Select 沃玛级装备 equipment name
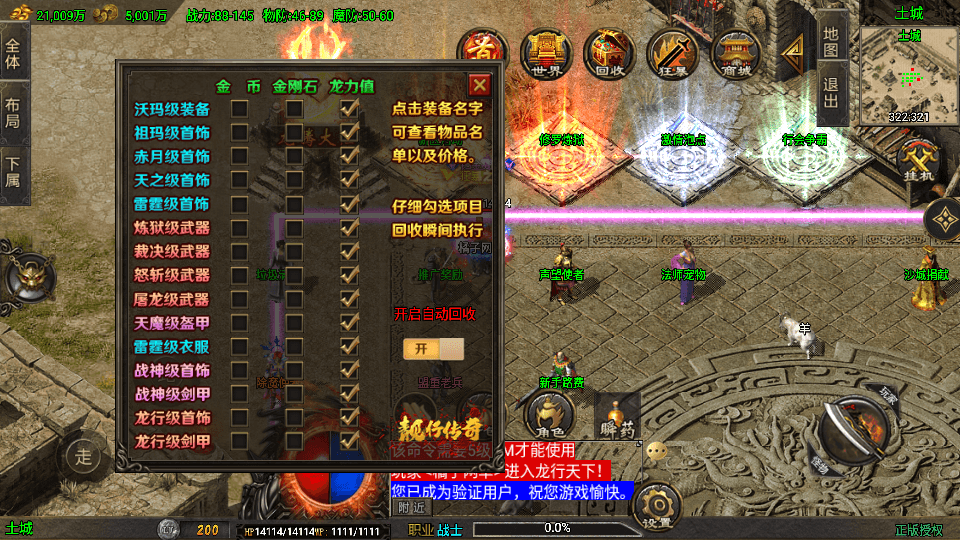This screenshot has width=960, height=540. pos(172,109)
